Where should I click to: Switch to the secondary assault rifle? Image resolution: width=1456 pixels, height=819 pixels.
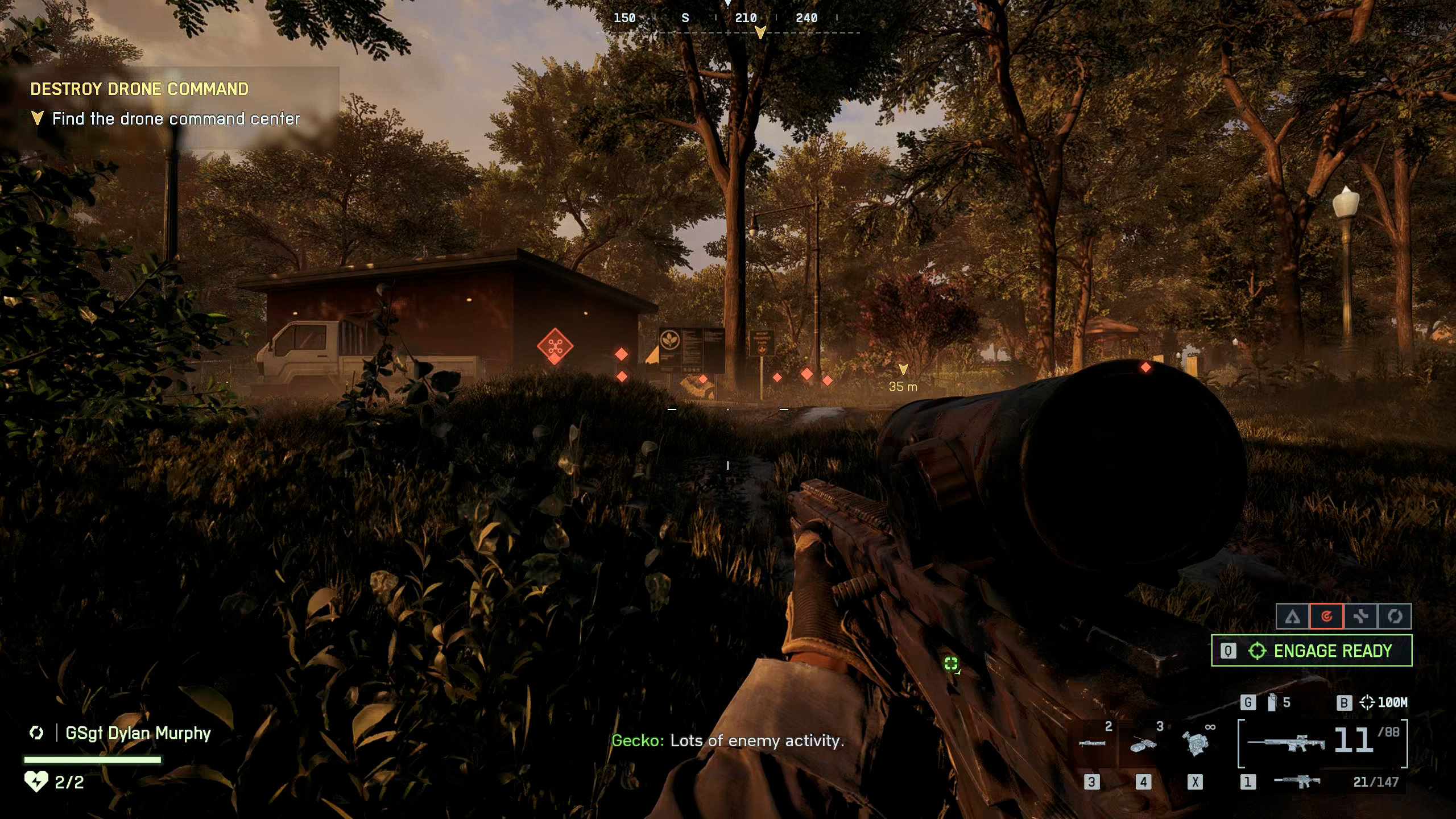coord(1298,781)
